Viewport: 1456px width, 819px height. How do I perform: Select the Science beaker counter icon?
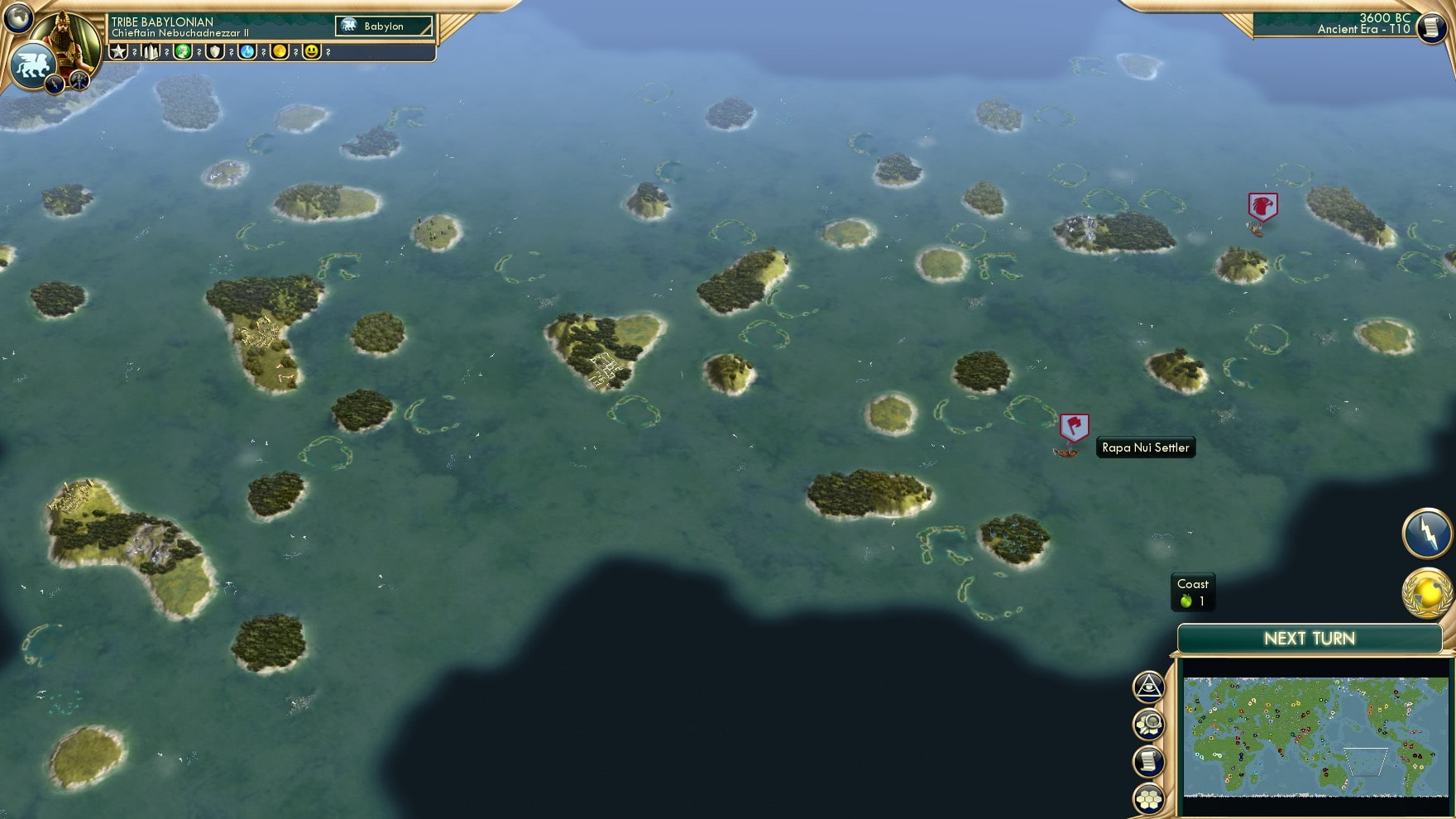pyautogui.click(x=247, y=52)
